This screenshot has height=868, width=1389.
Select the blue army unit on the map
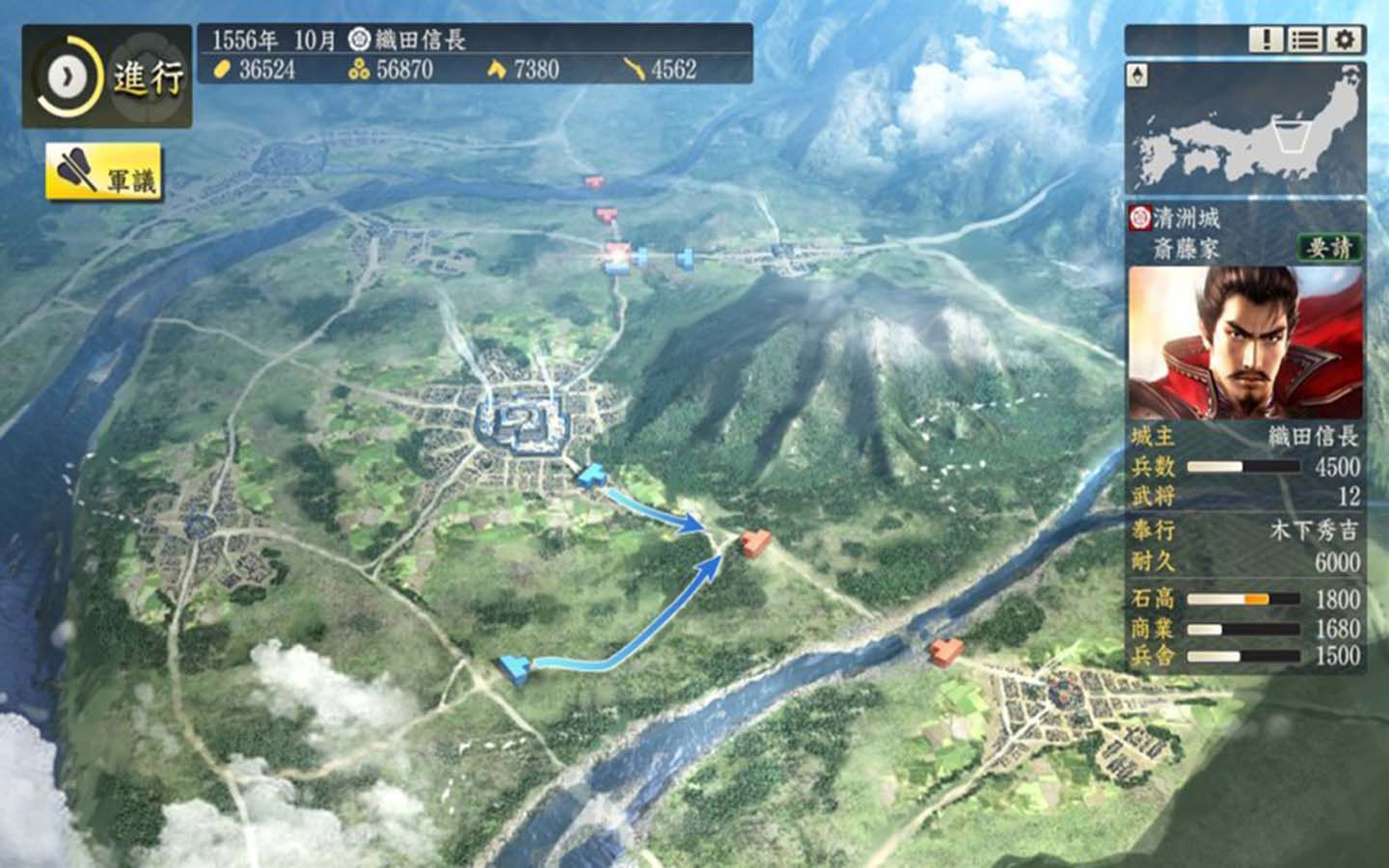coord(593,475)
